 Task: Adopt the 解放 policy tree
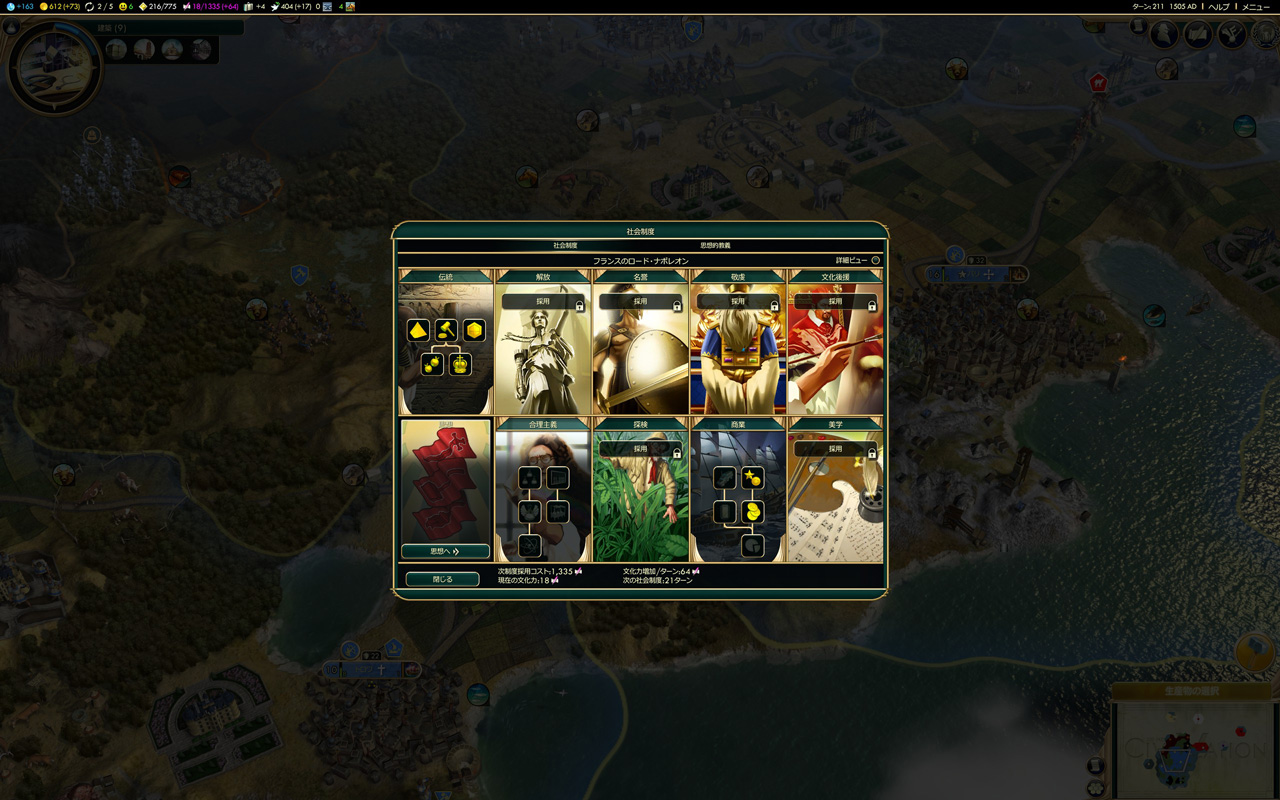[543, 301]
